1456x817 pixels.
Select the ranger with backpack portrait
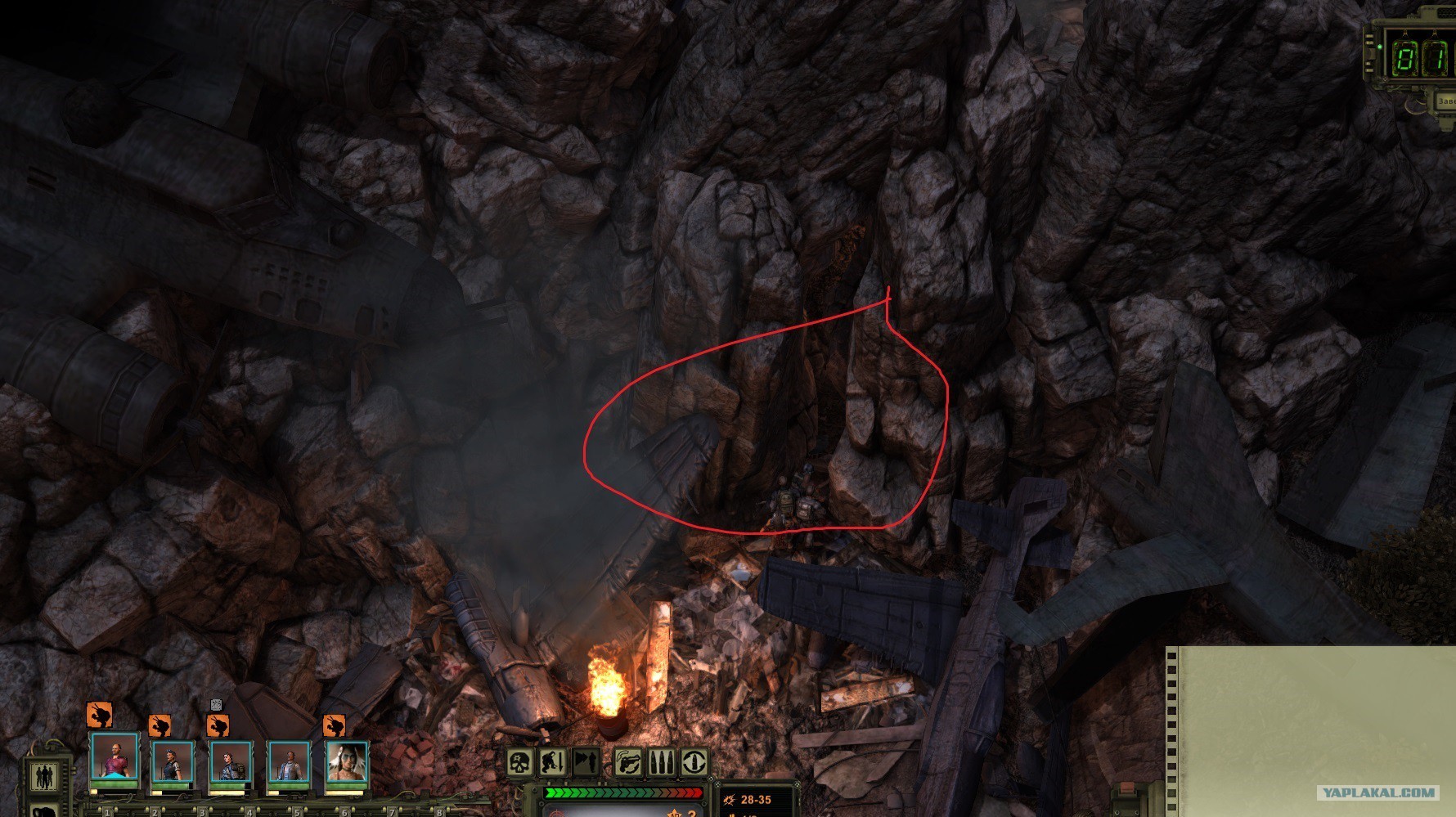(231, 761)
